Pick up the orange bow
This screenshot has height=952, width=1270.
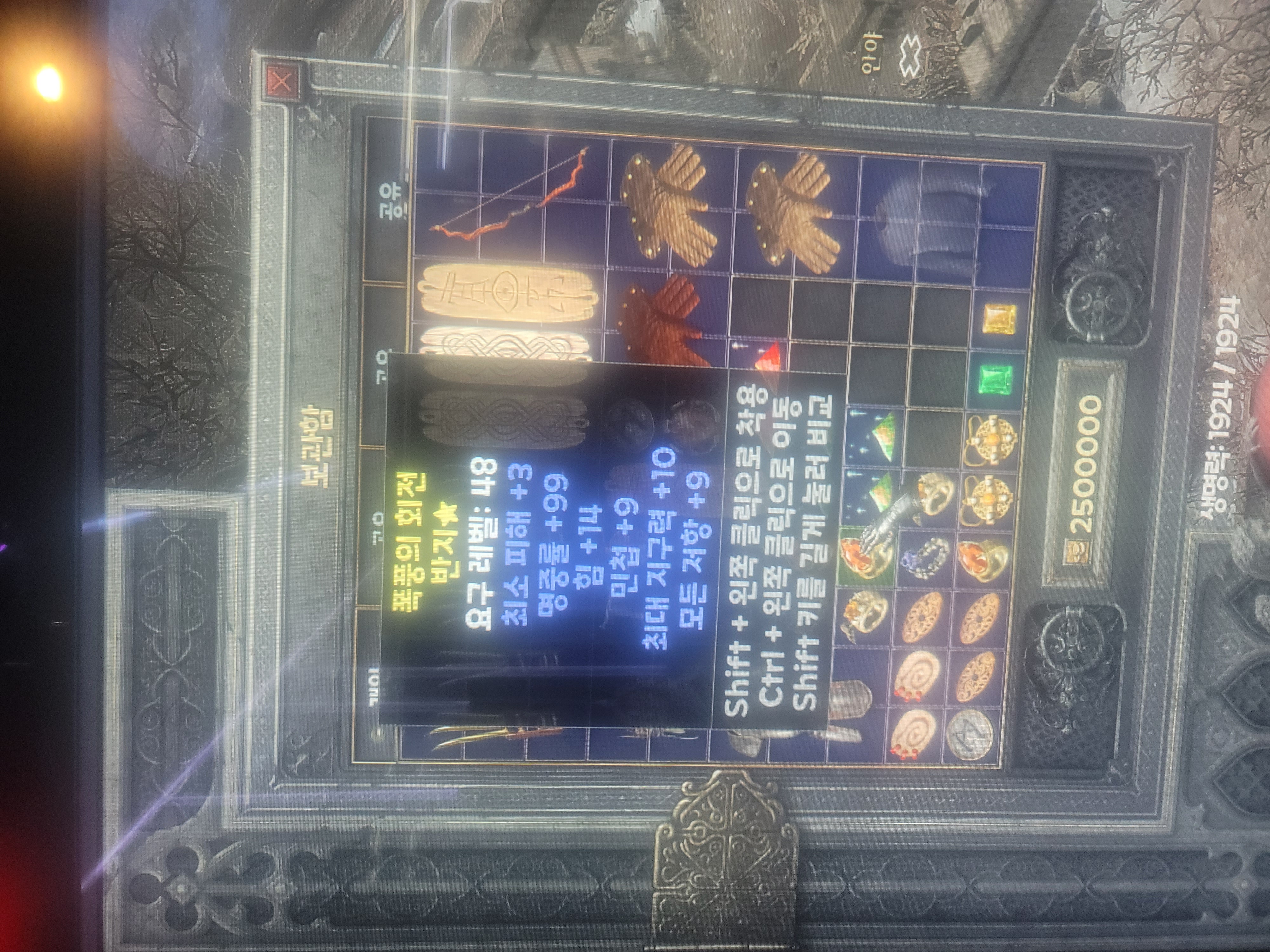pos(511,195)
